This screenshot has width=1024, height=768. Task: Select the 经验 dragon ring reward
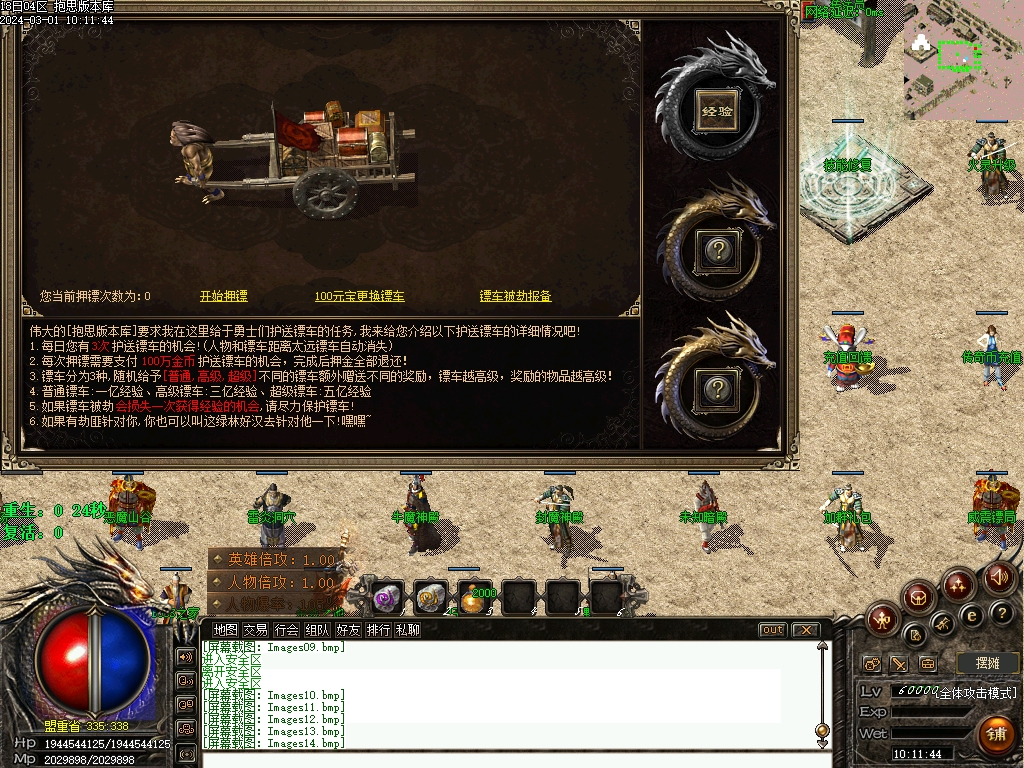(717, 111)
